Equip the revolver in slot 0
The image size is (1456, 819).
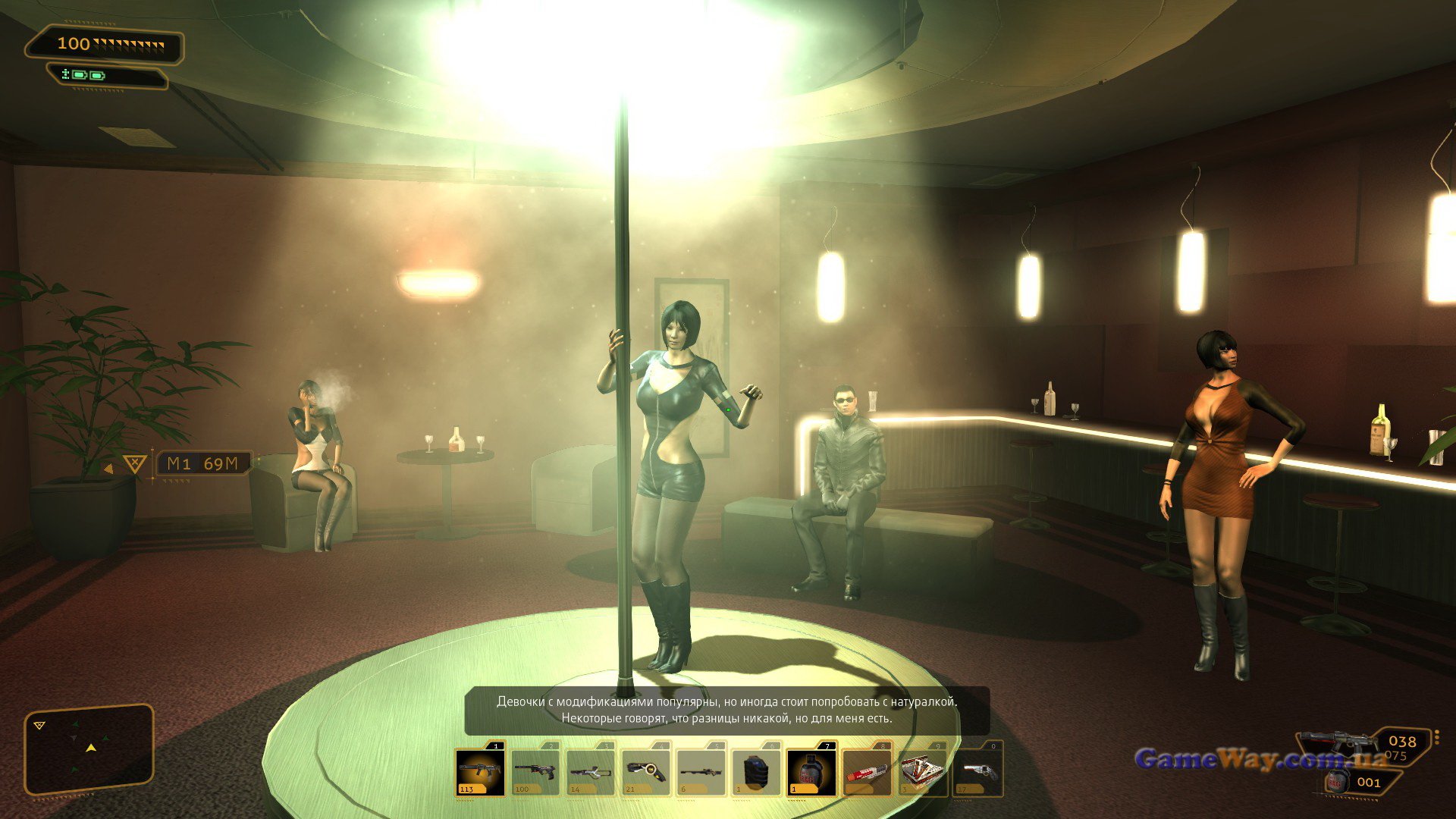point(977,772)
